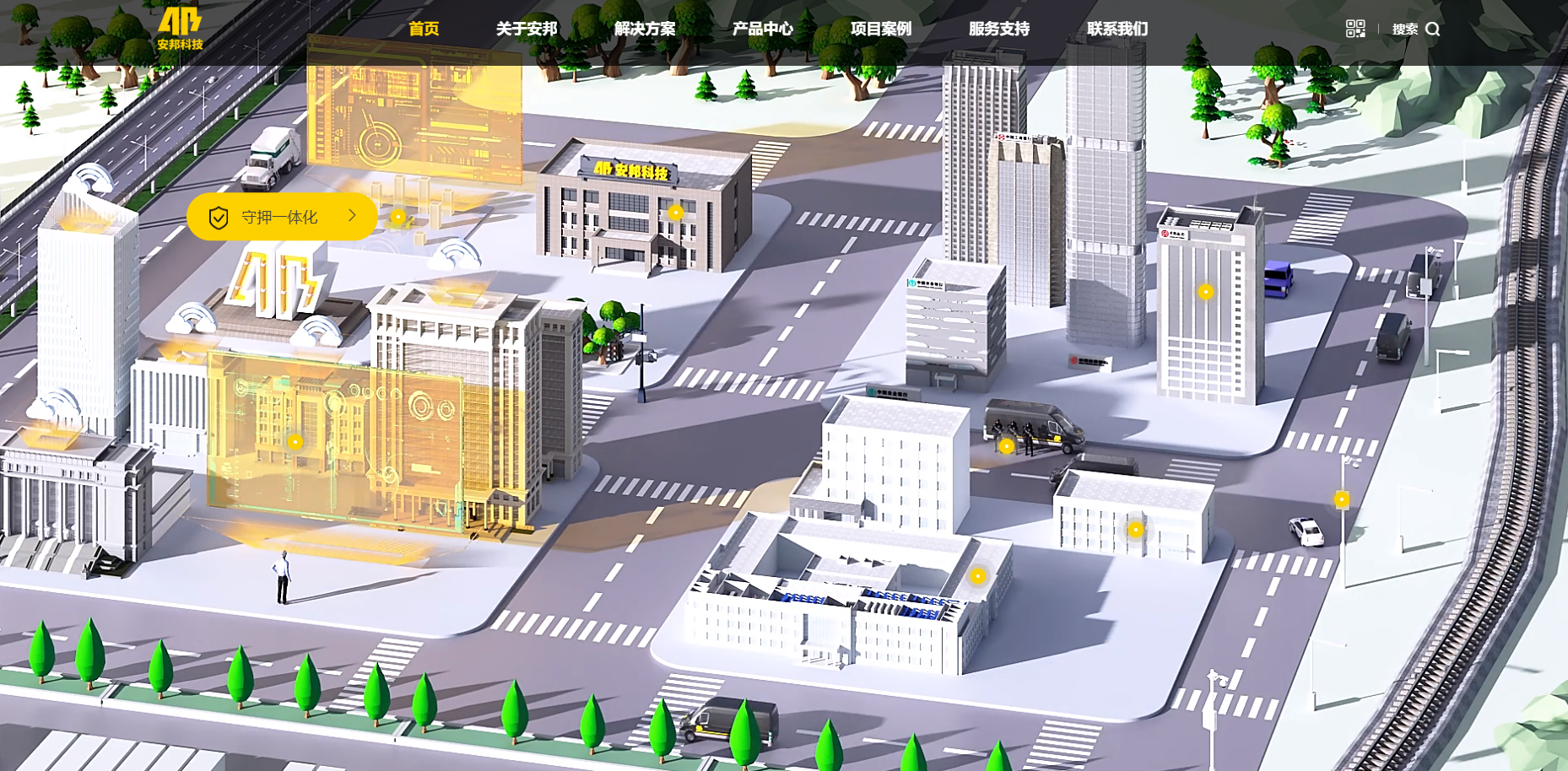Click the 安邦科技 logo
Viewport: 1568px width, 771px height.
tap(180, 28)
